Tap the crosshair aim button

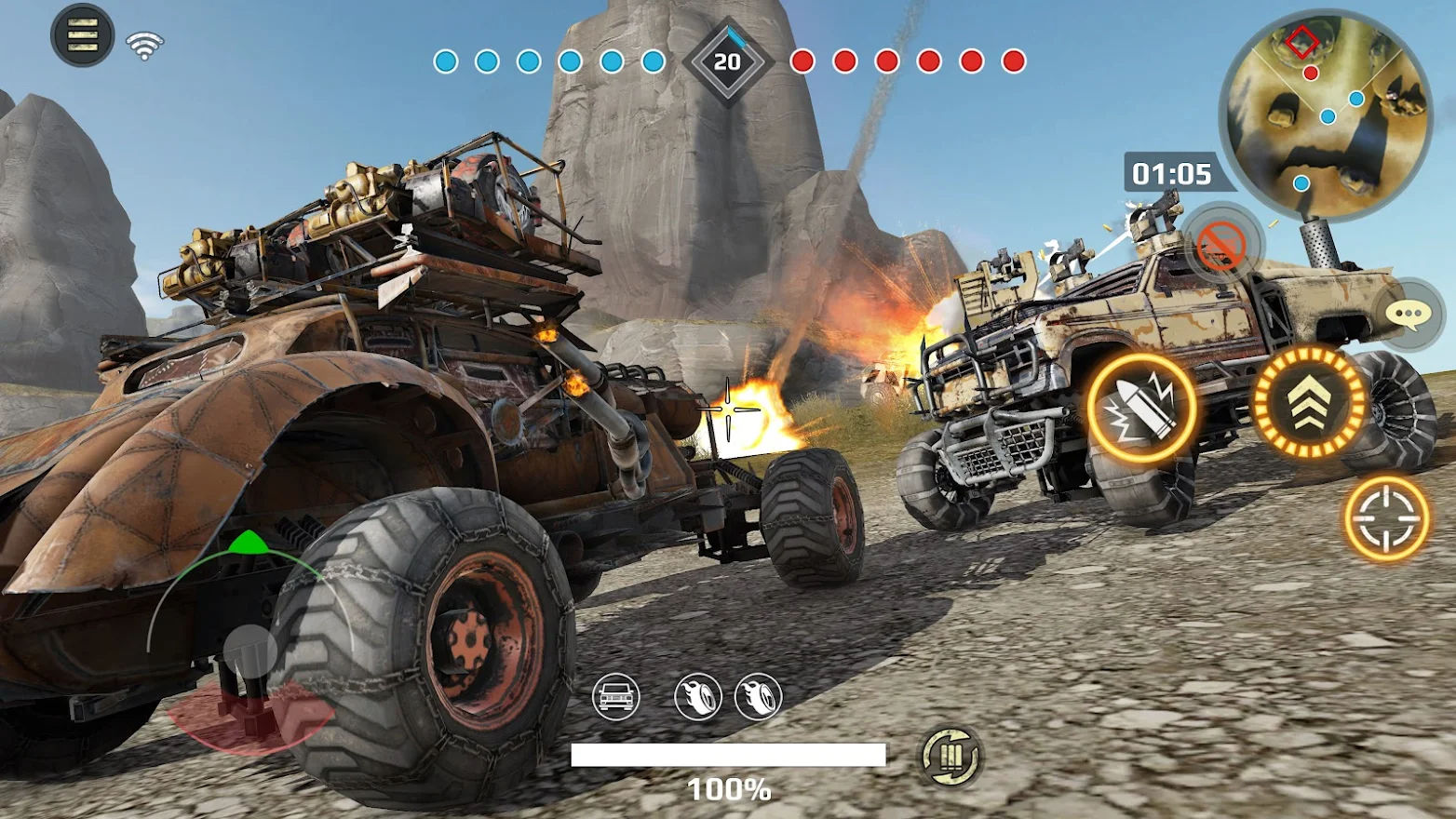click(x=1386, y=518)
